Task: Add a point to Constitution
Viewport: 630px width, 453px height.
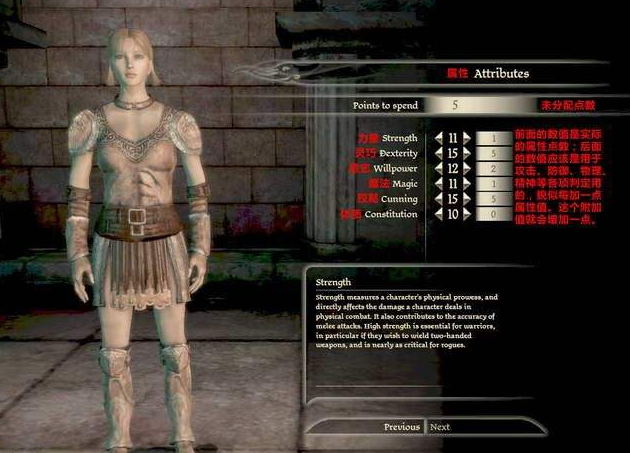Action: (x=467, y=214)
